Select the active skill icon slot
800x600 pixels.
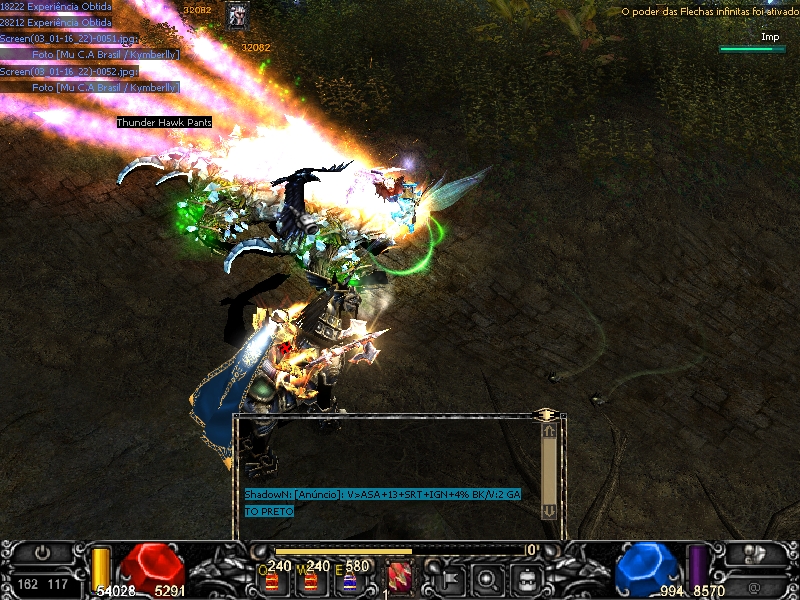[398, 576]
